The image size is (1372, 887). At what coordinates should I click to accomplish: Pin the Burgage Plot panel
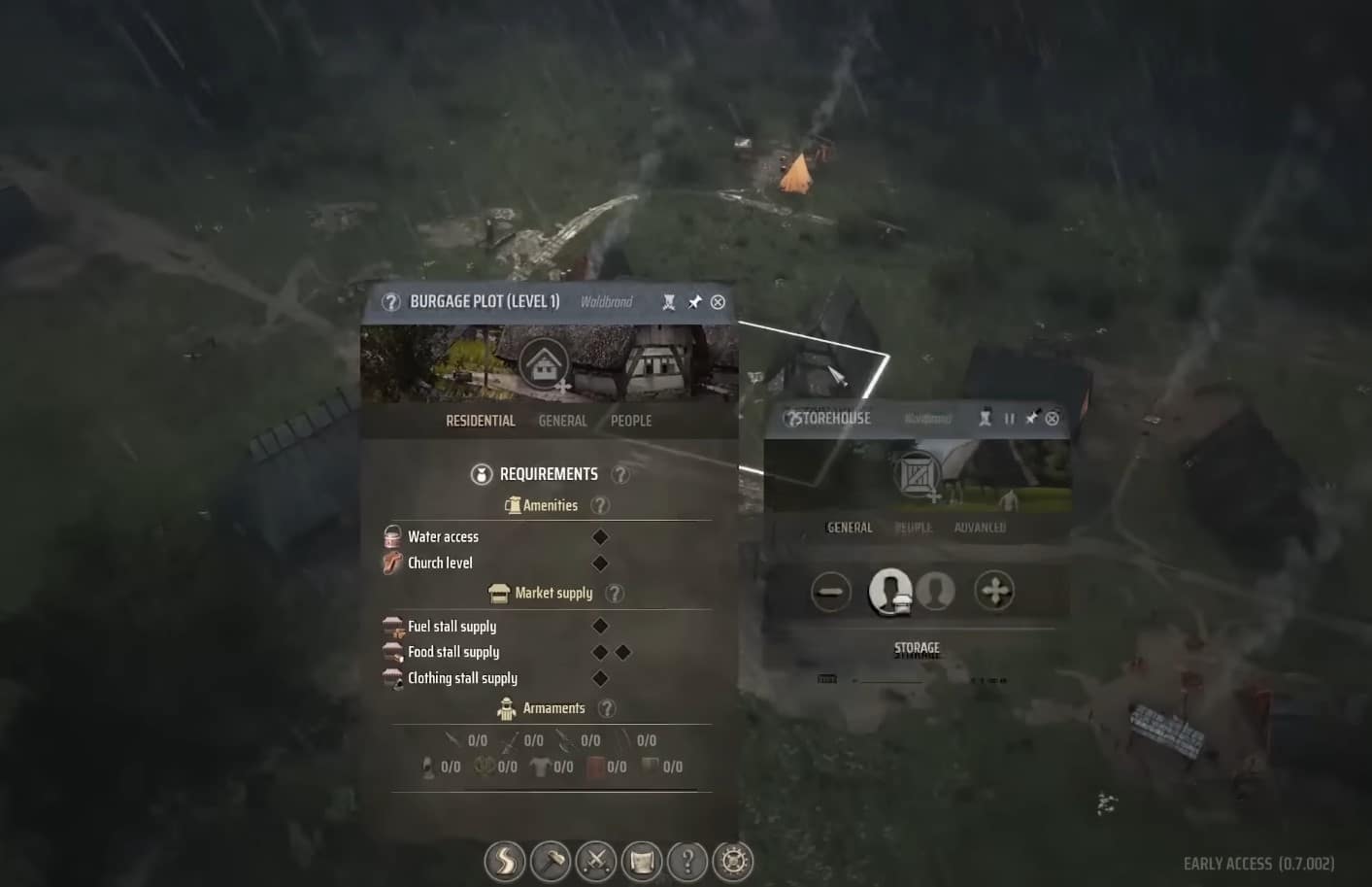point(694,301)
